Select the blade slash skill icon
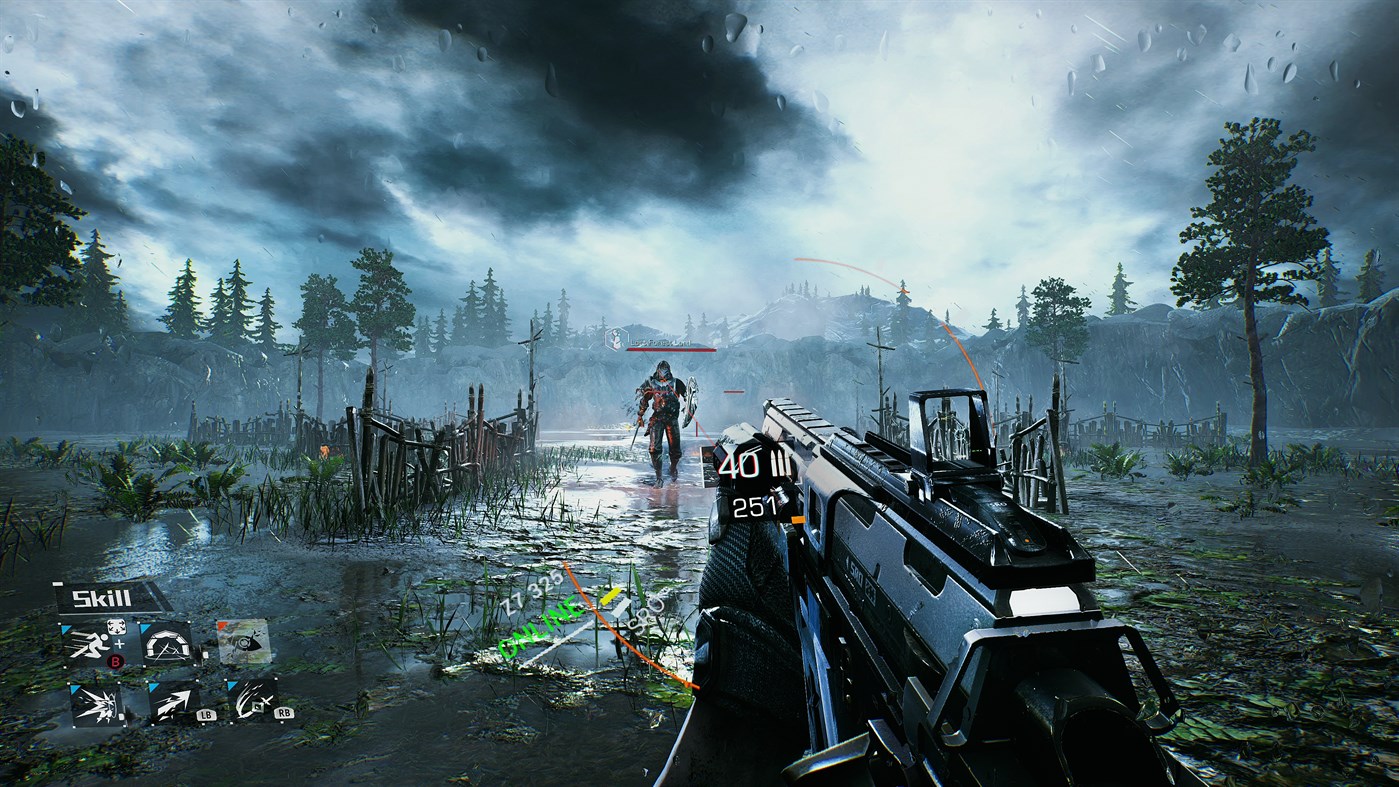1399x787 pixels. tap(248, 702)
